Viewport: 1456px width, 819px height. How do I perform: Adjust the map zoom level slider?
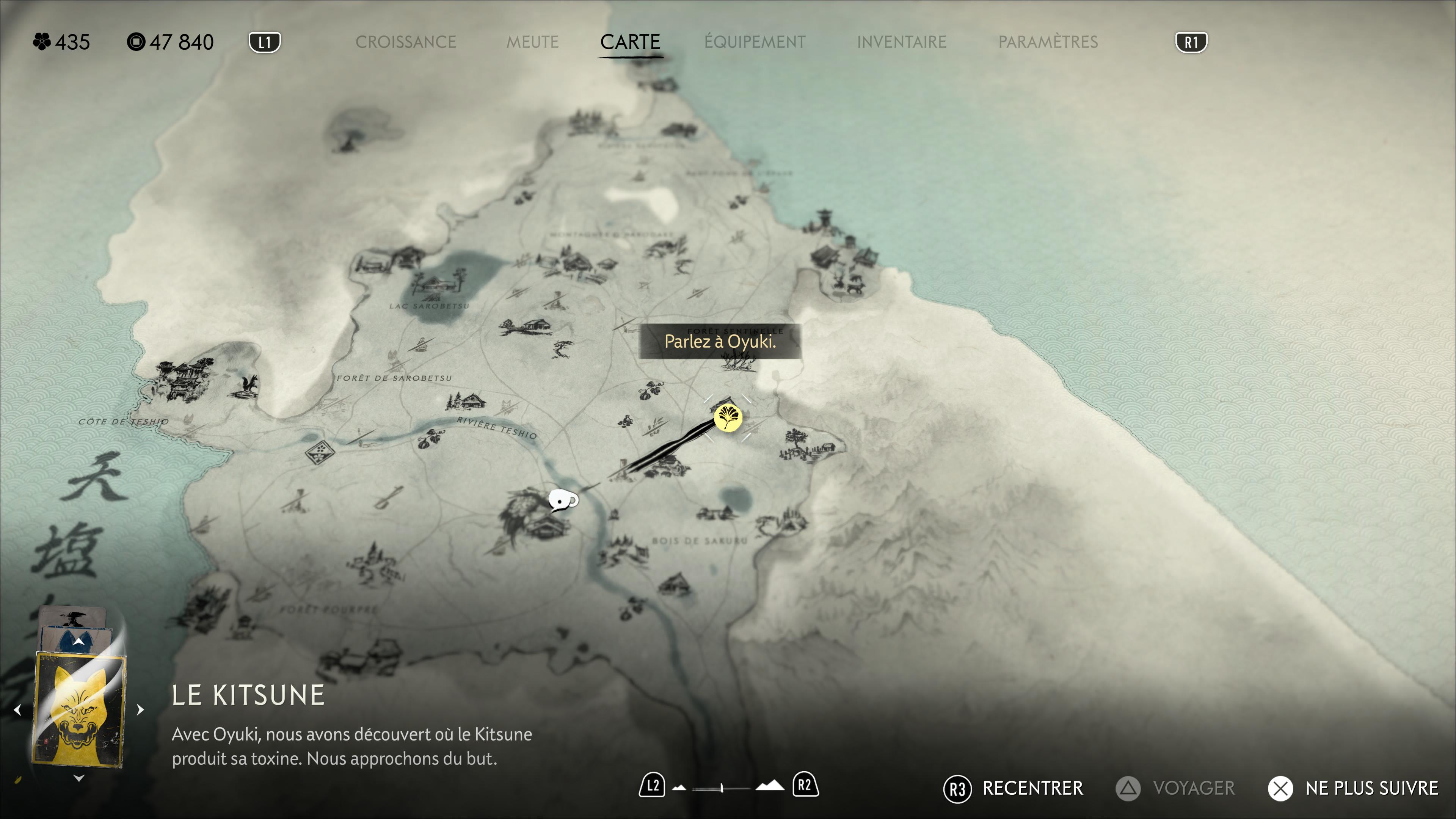pyautogui.click(x=721, y=788)
